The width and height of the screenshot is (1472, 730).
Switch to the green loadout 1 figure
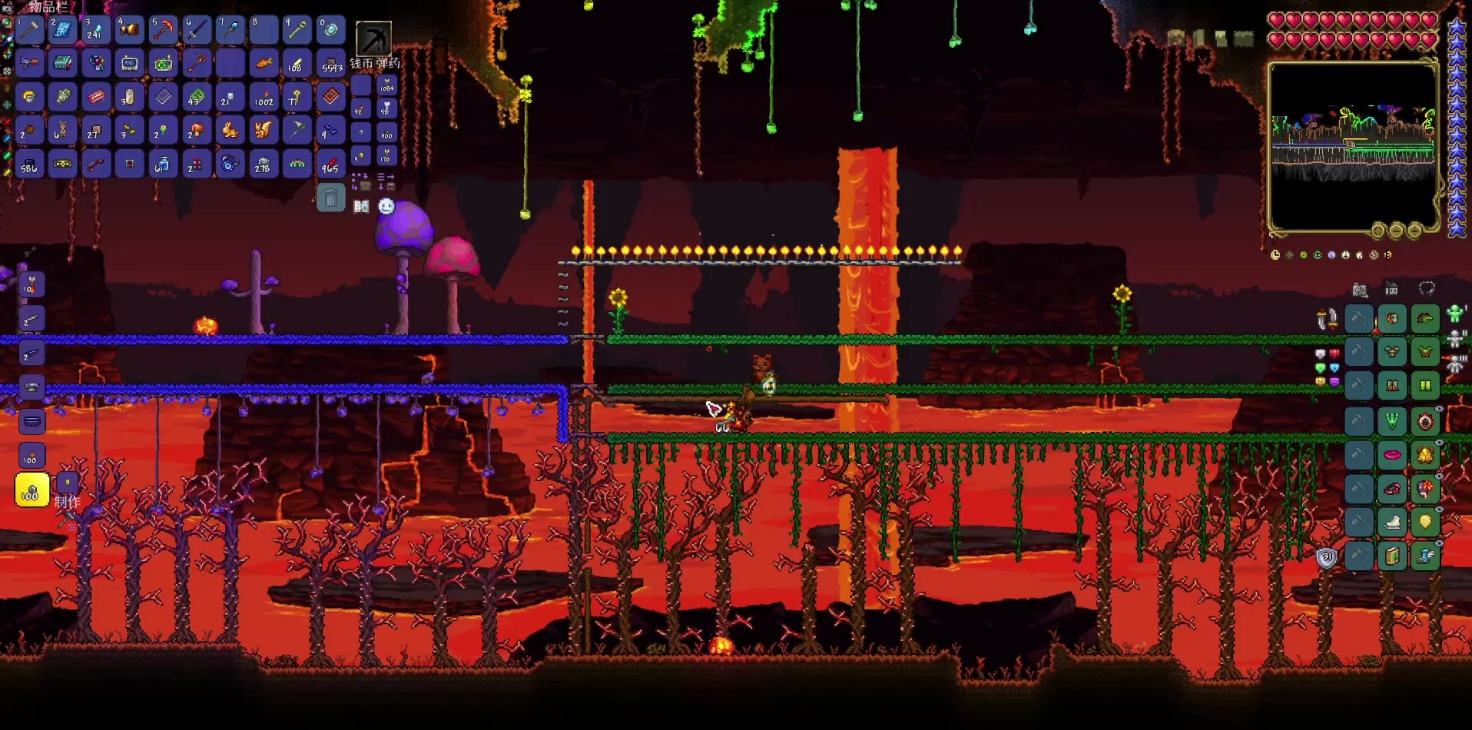click(1455, 315)
